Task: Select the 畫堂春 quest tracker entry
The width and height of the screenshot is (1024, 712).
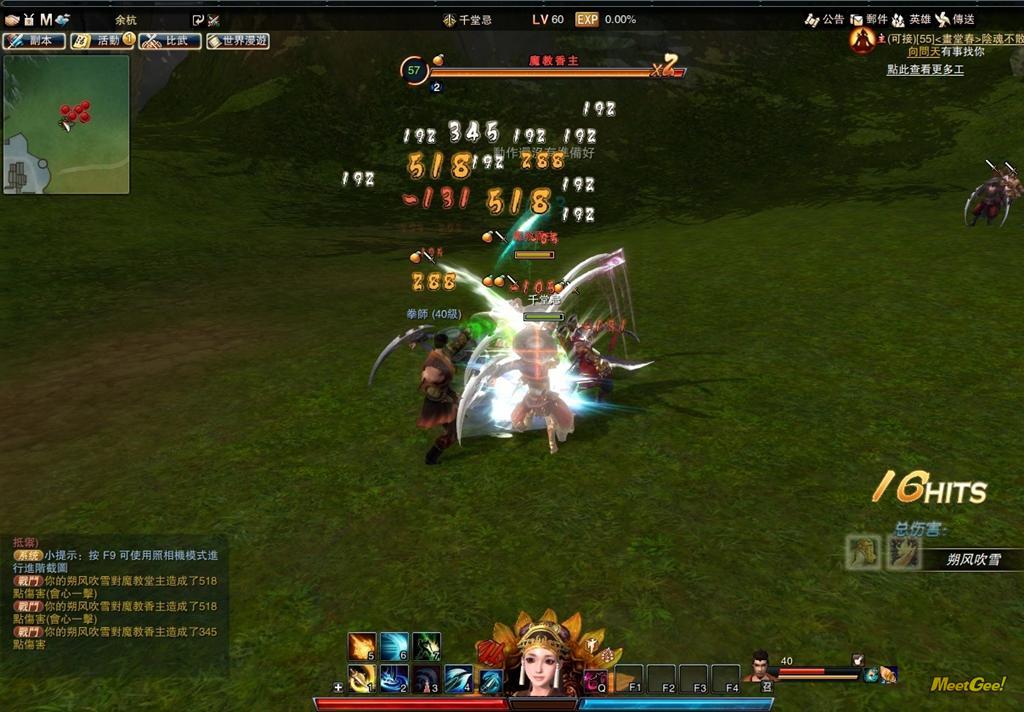Action: [x=950, y=38]
